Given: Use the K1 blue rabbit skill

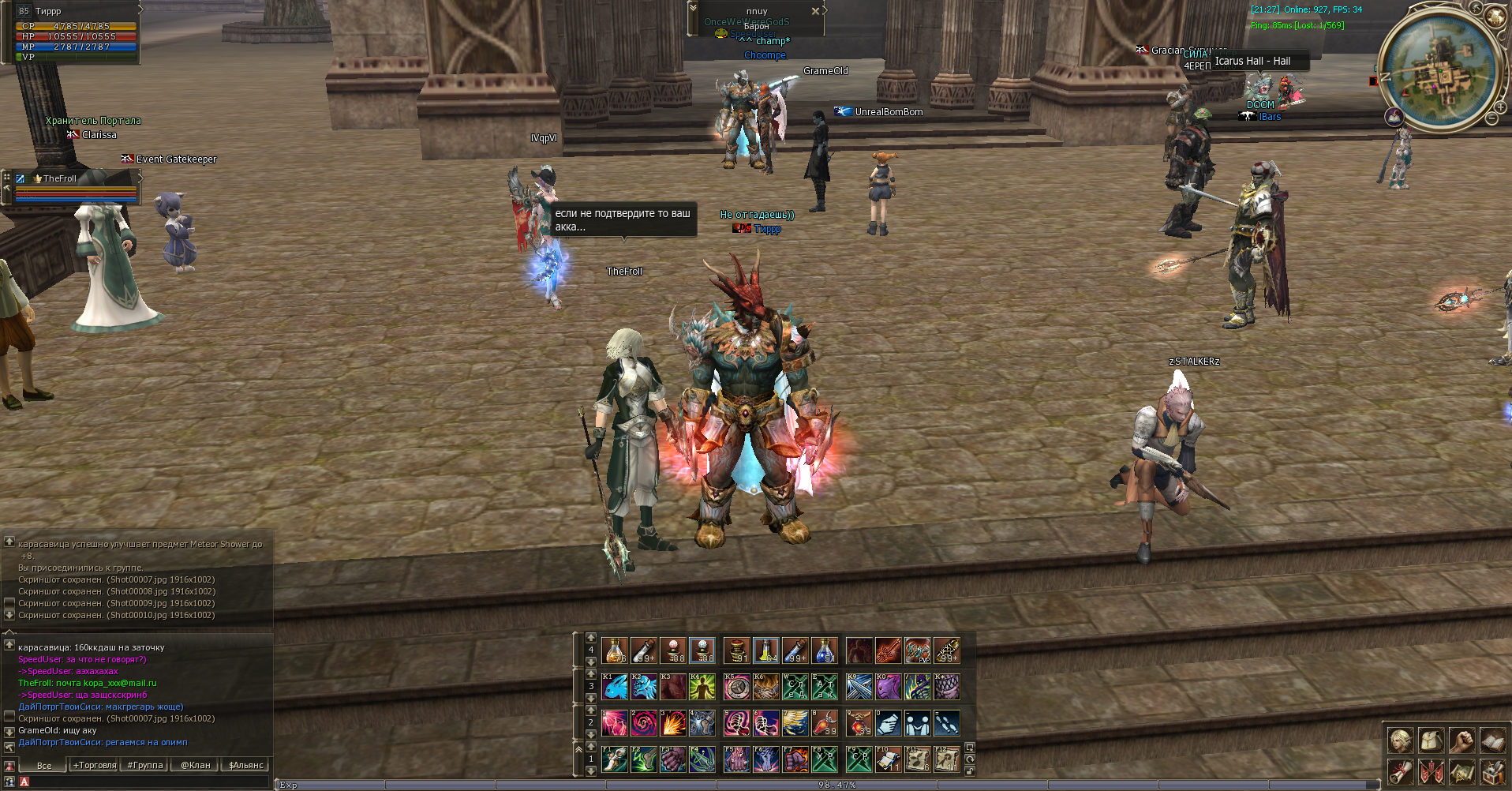Looking at the screenshot, I should (615, 686).
